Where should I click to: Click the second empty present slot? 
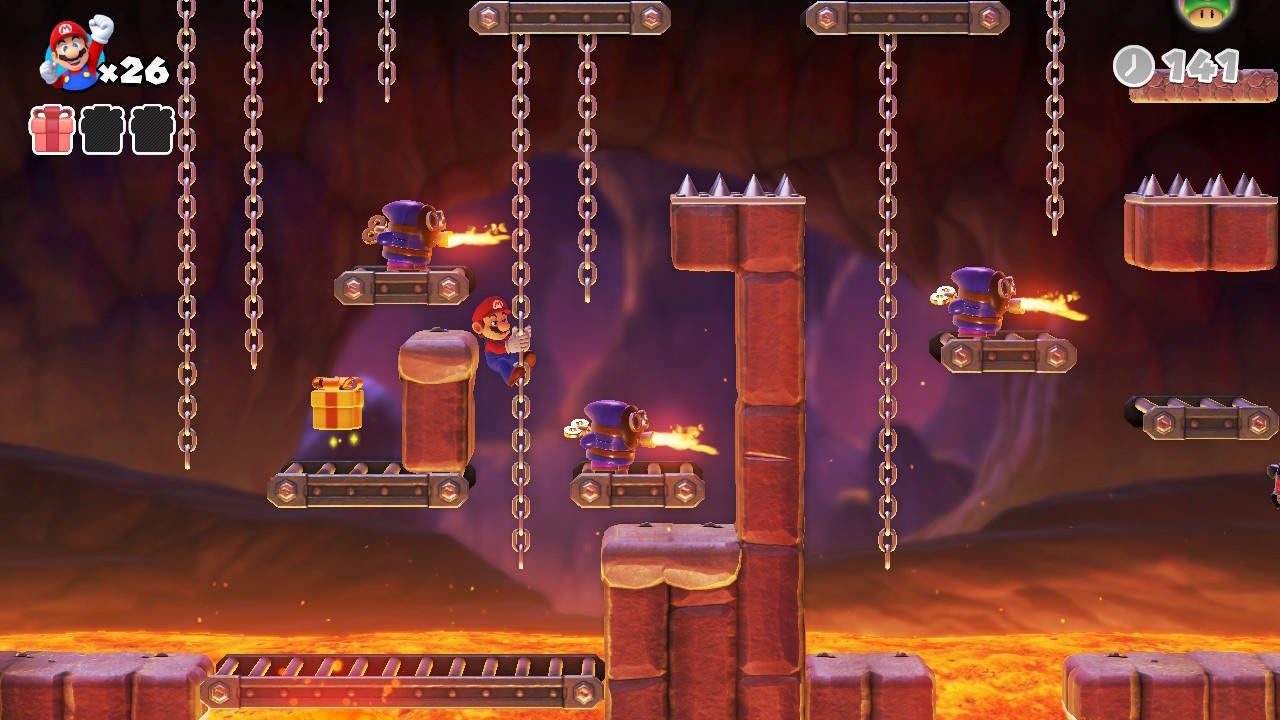pos(100,129)
